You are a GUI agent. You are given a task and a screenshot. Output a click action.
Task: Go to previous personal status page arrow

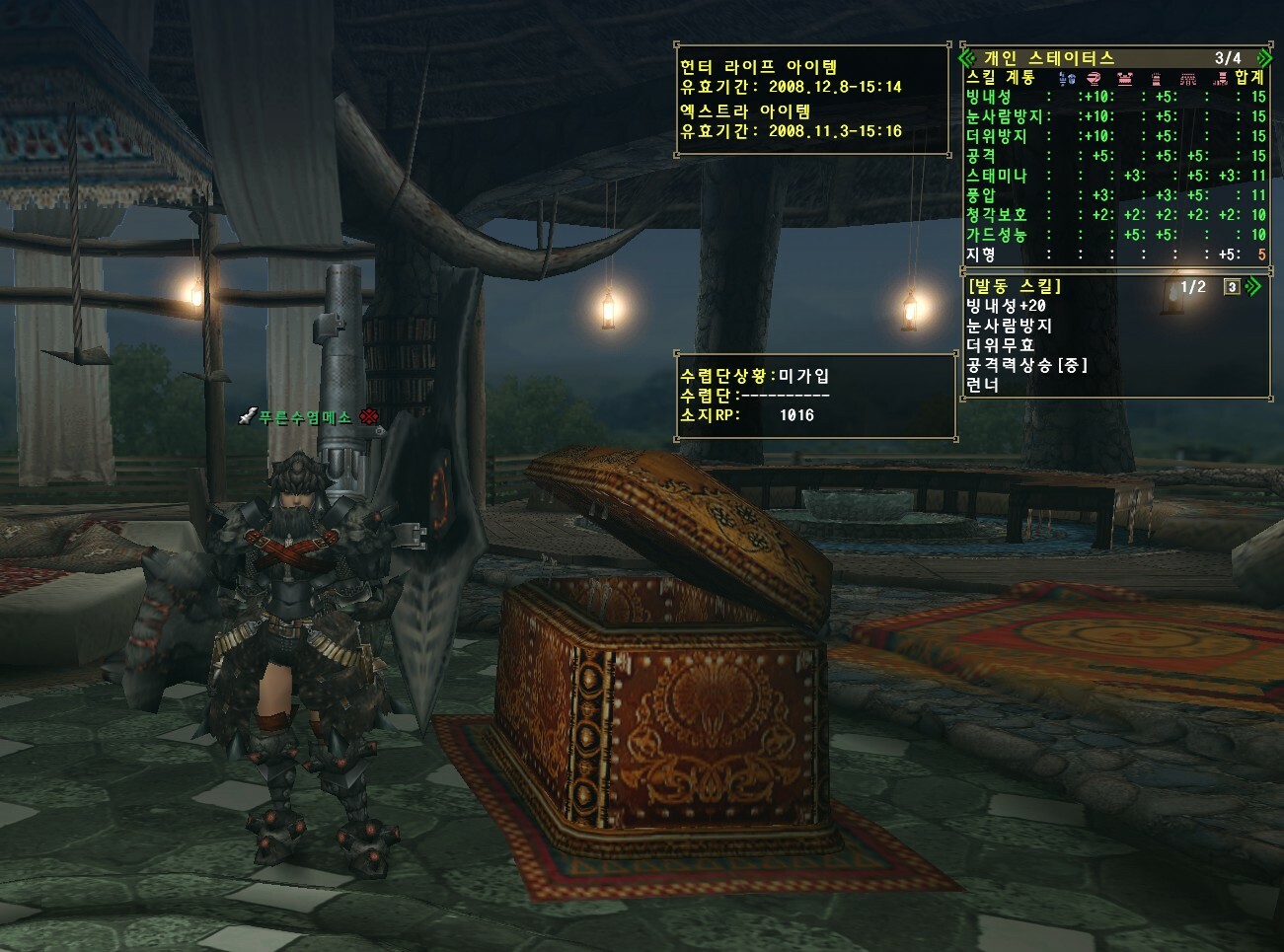click(968, 58)
